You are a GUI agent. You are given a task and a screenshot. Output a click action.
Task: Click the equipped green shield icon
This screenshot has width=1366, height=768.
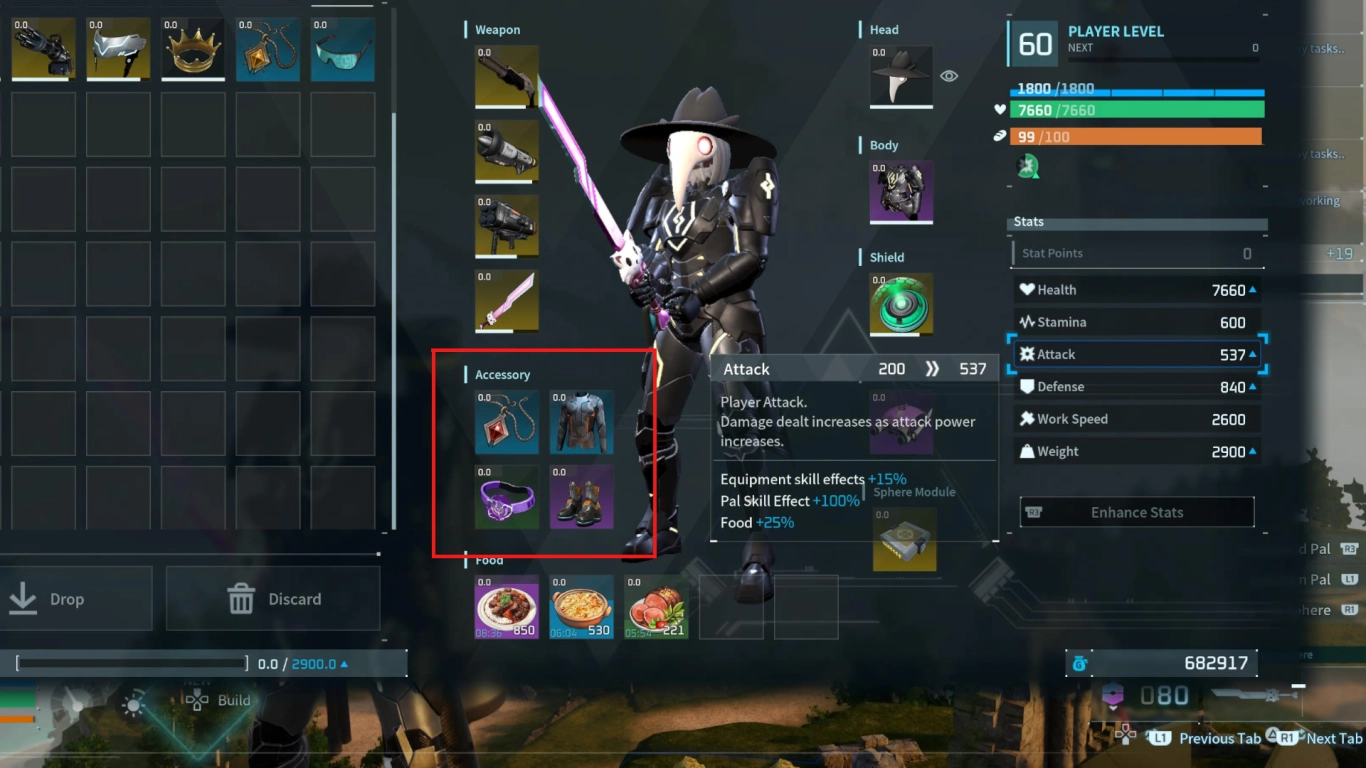click(903, 304)
